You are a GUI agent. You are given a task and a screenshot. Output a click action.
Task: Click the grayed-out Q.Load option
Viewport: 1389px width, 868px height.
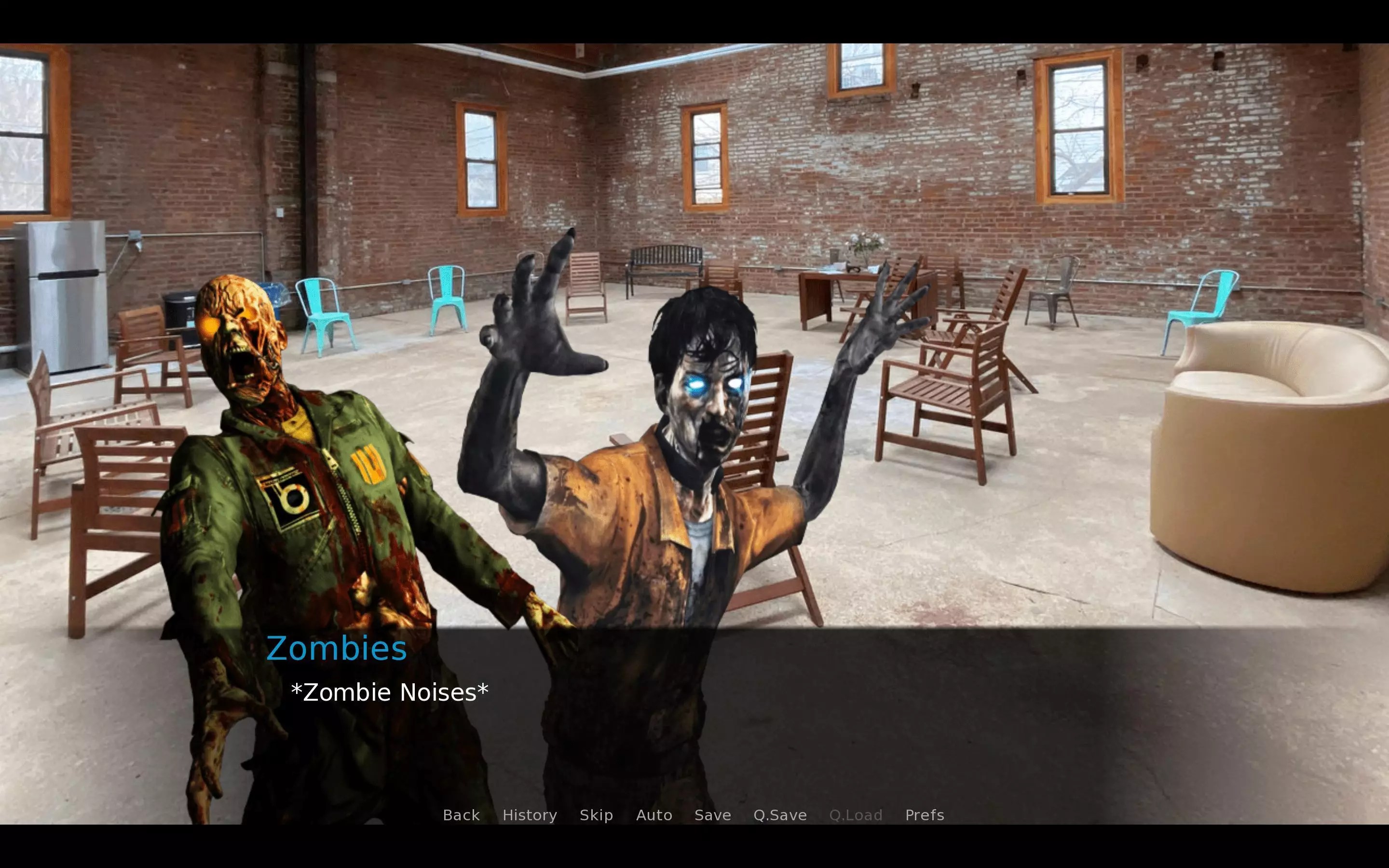tap(856, 815)
